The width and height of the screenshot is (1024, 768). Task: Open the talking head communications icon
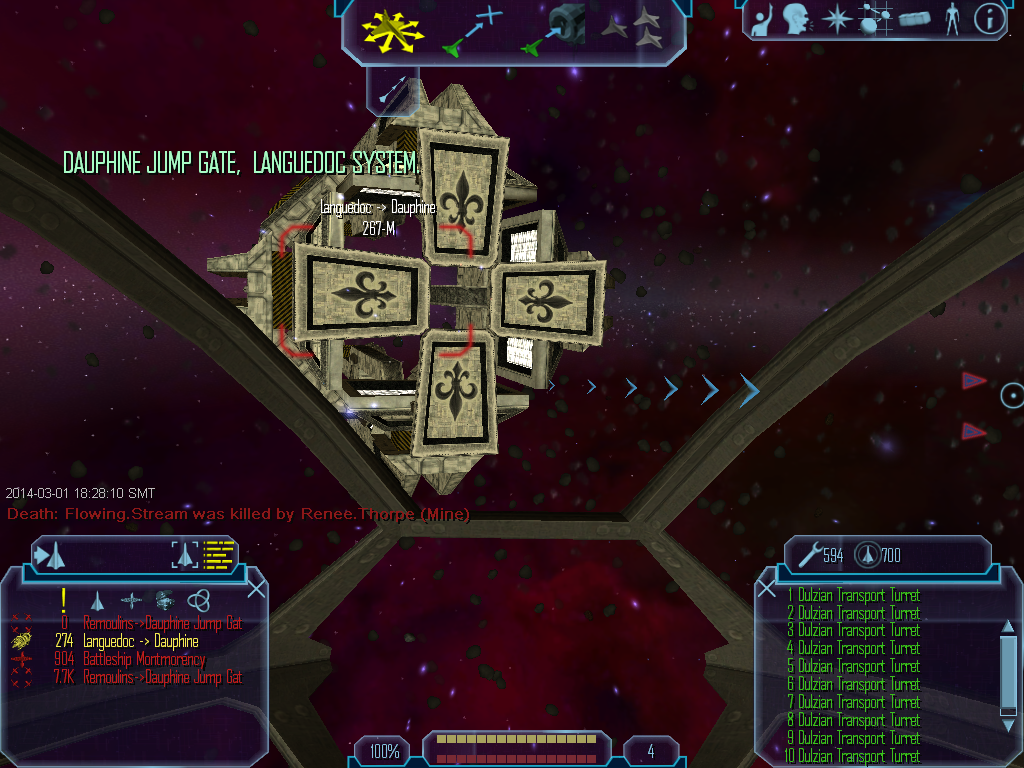[x=796, y=20]
